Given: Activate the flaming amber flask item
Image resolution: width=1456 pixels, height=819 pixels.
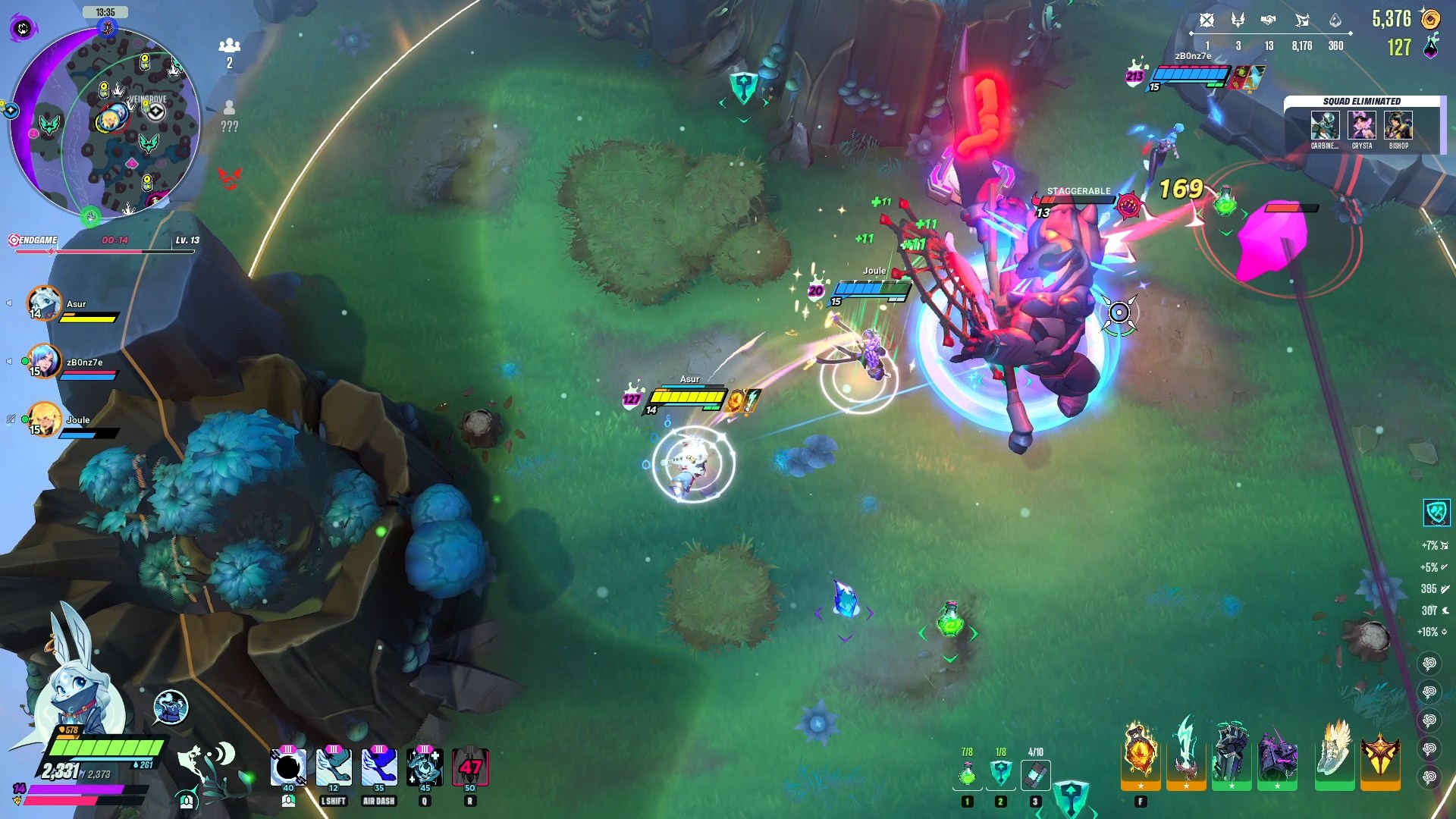Looking at the screenshot, I should click(1140, 755).
